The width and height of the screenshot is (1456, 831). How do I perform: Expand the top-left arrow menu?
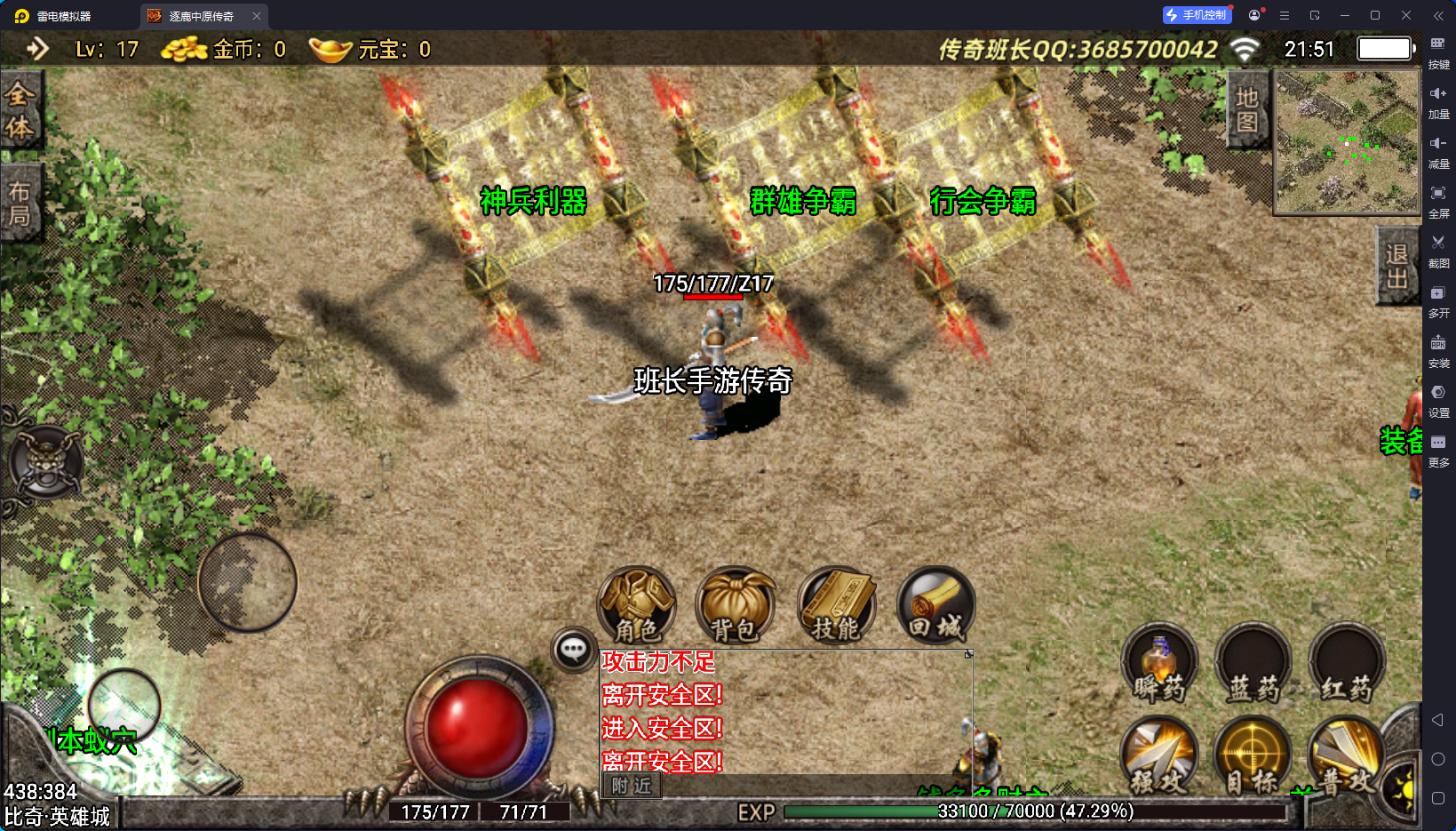[37, 49]
